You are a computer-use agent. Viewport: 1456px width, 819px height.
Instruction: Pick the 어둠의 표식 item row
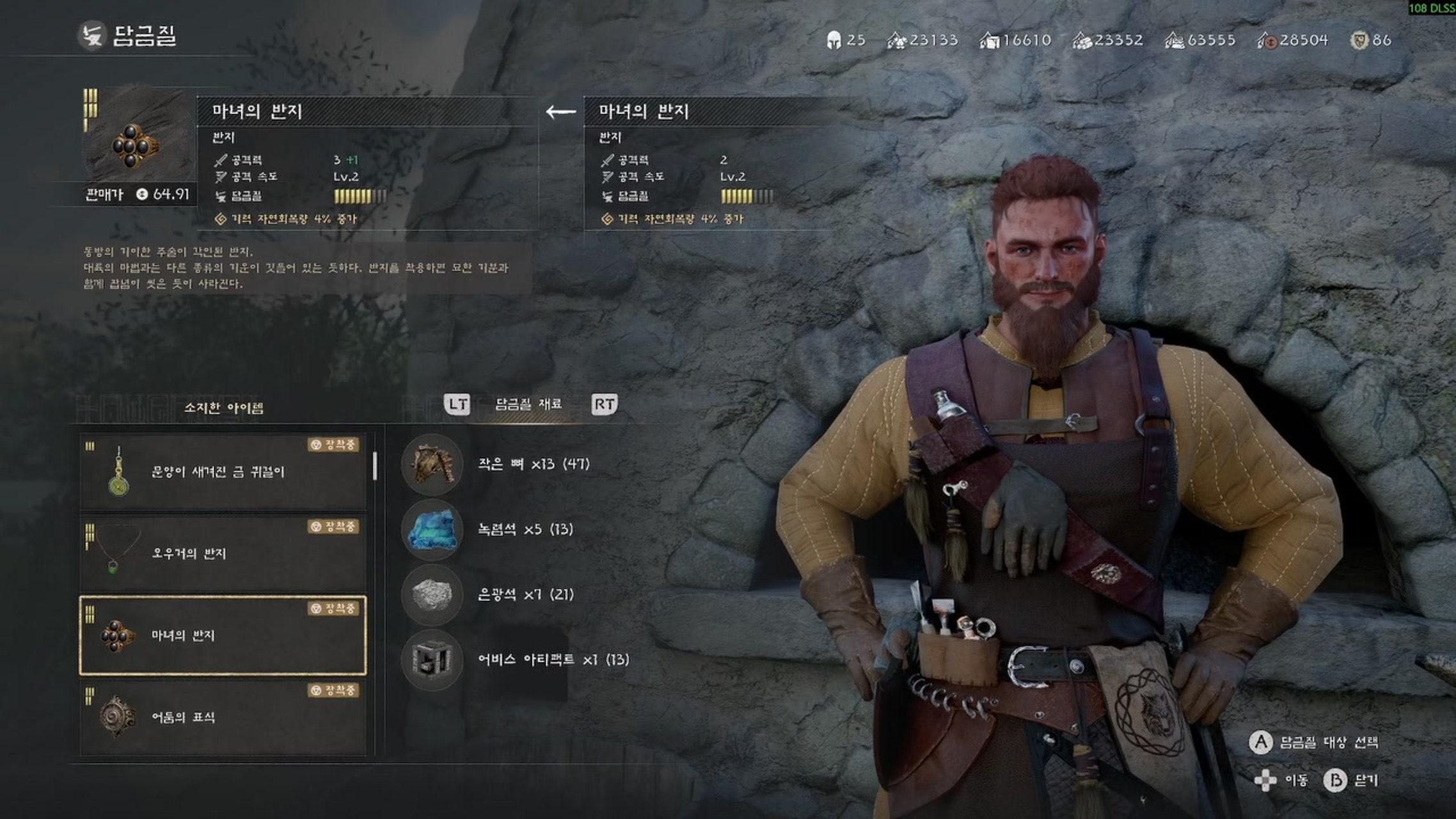[x=223, y=717]
